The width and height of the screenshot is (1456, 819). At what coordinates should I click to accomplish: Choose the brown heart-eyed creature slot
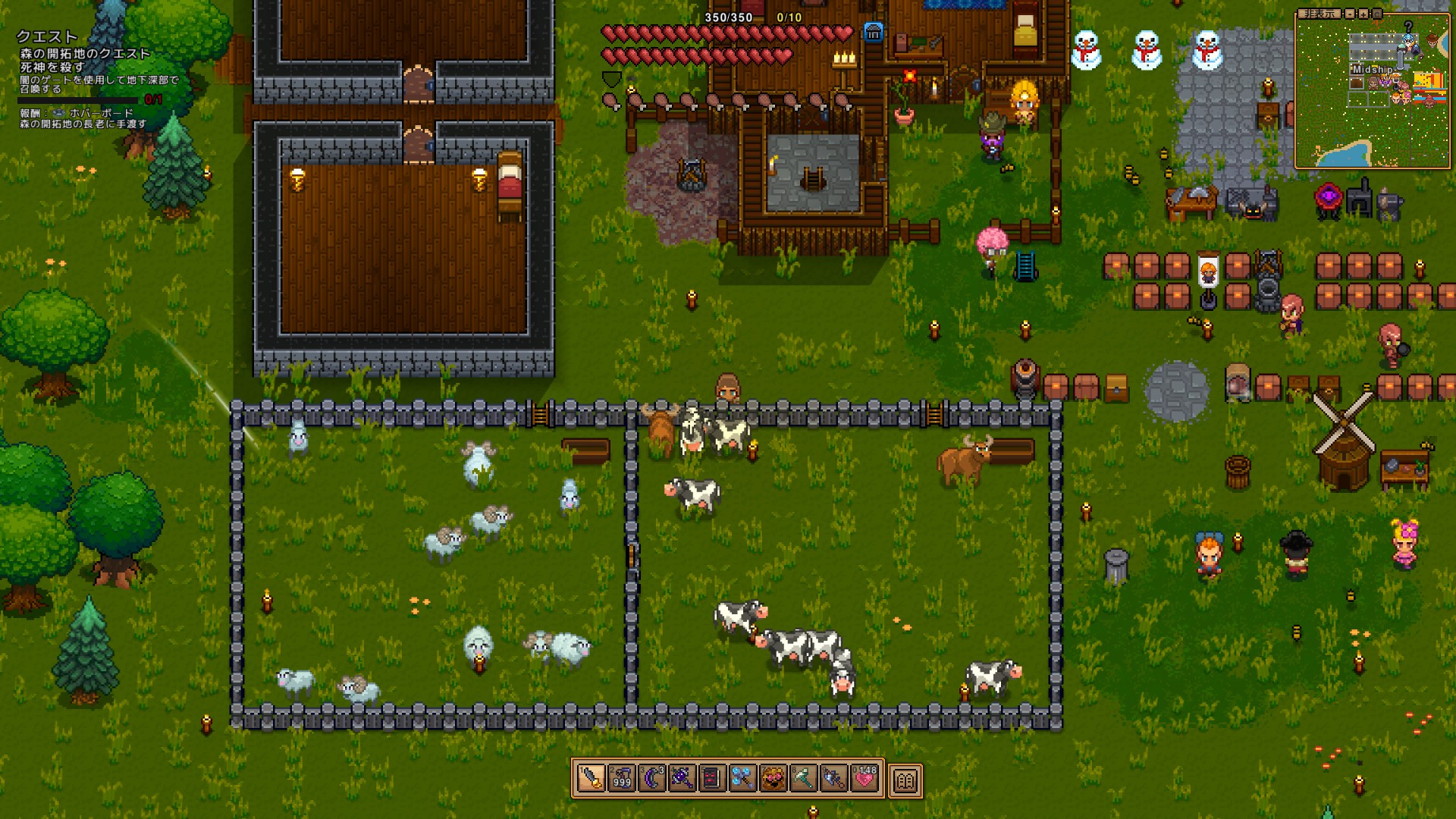(x=773, y=778)
